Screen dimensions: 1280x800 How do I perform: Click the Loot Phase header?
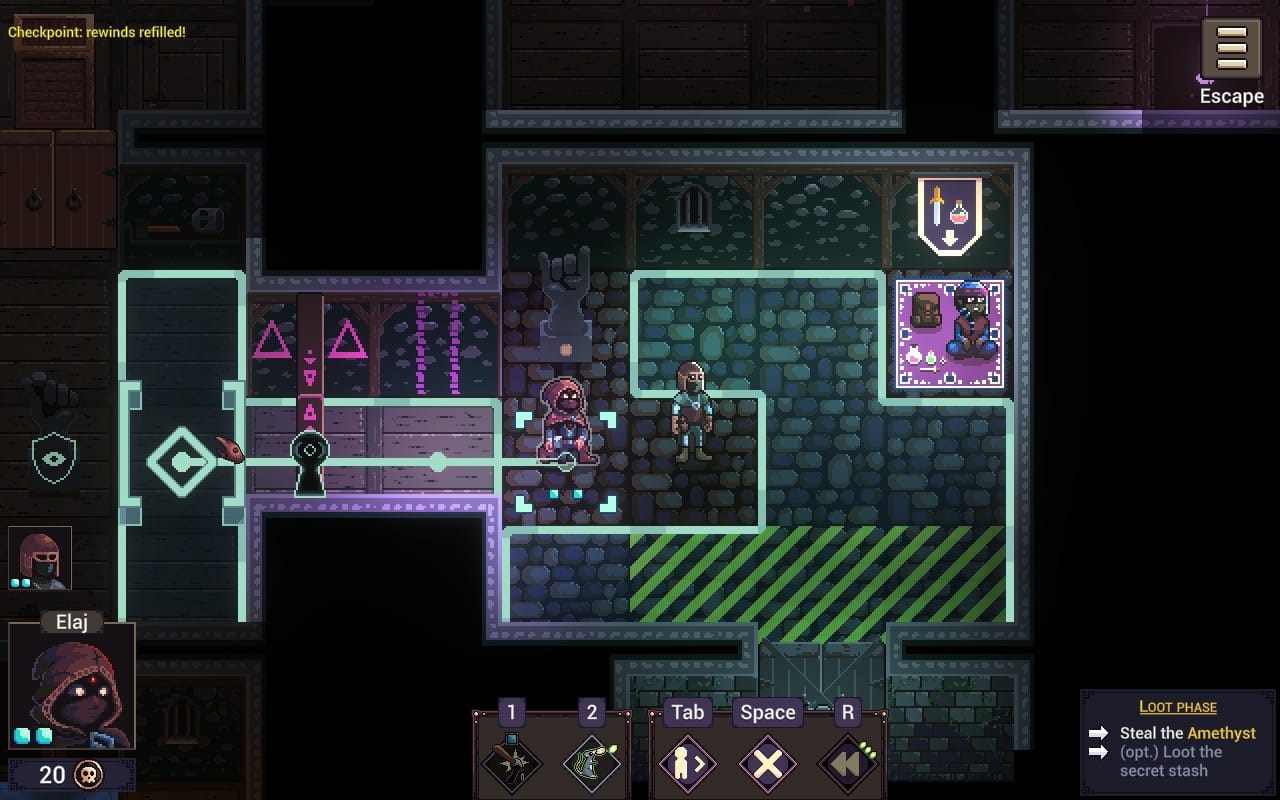tap(1178, 707)
